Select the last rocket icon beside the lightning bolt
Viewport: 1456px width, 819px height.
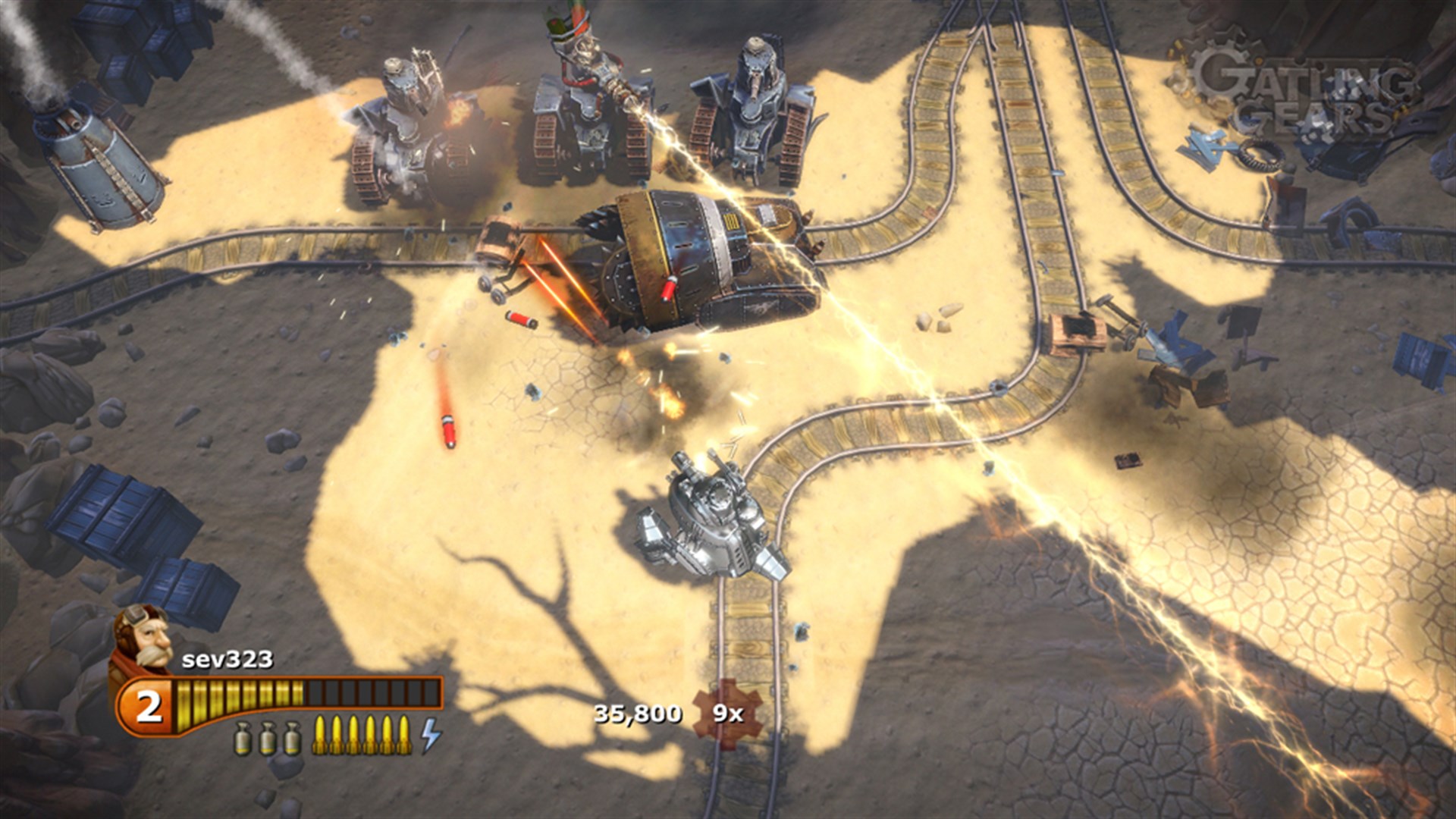click(405, 736)
